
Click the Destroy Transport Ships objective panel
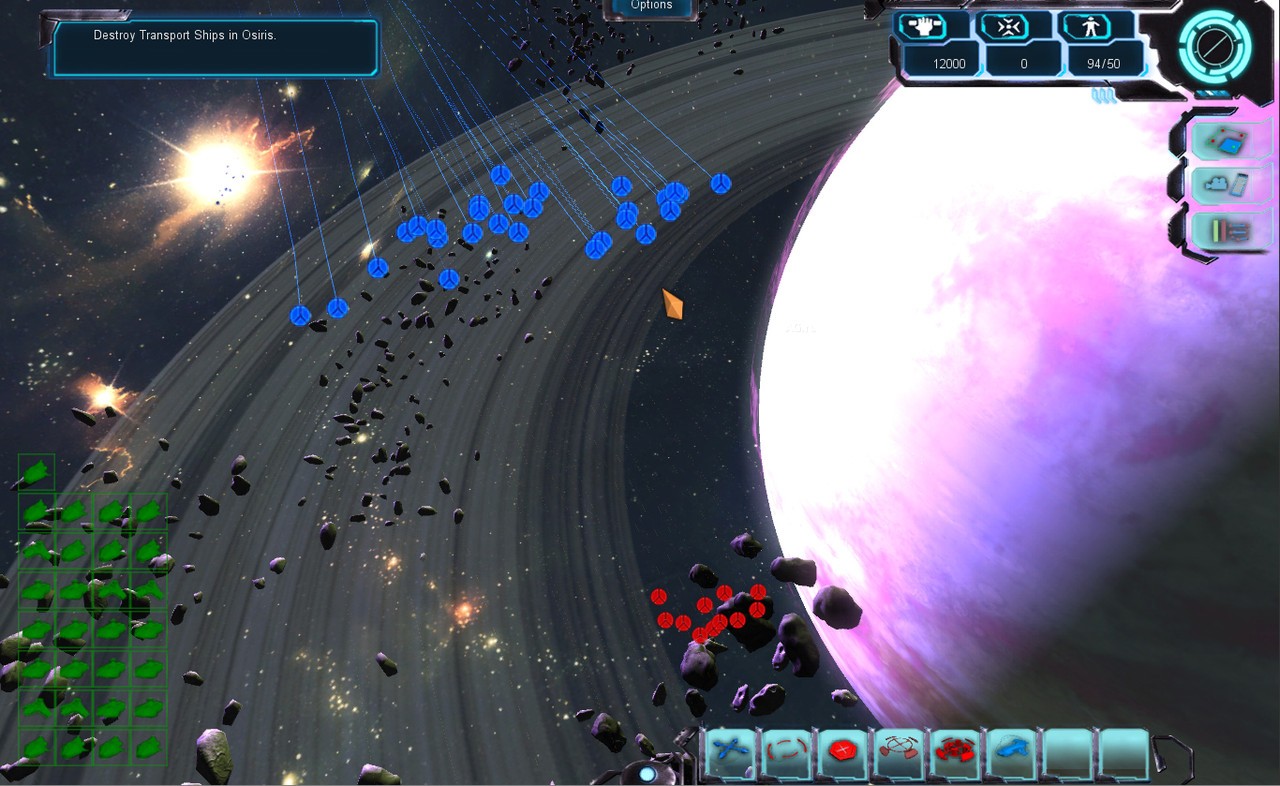pos(215,47)
